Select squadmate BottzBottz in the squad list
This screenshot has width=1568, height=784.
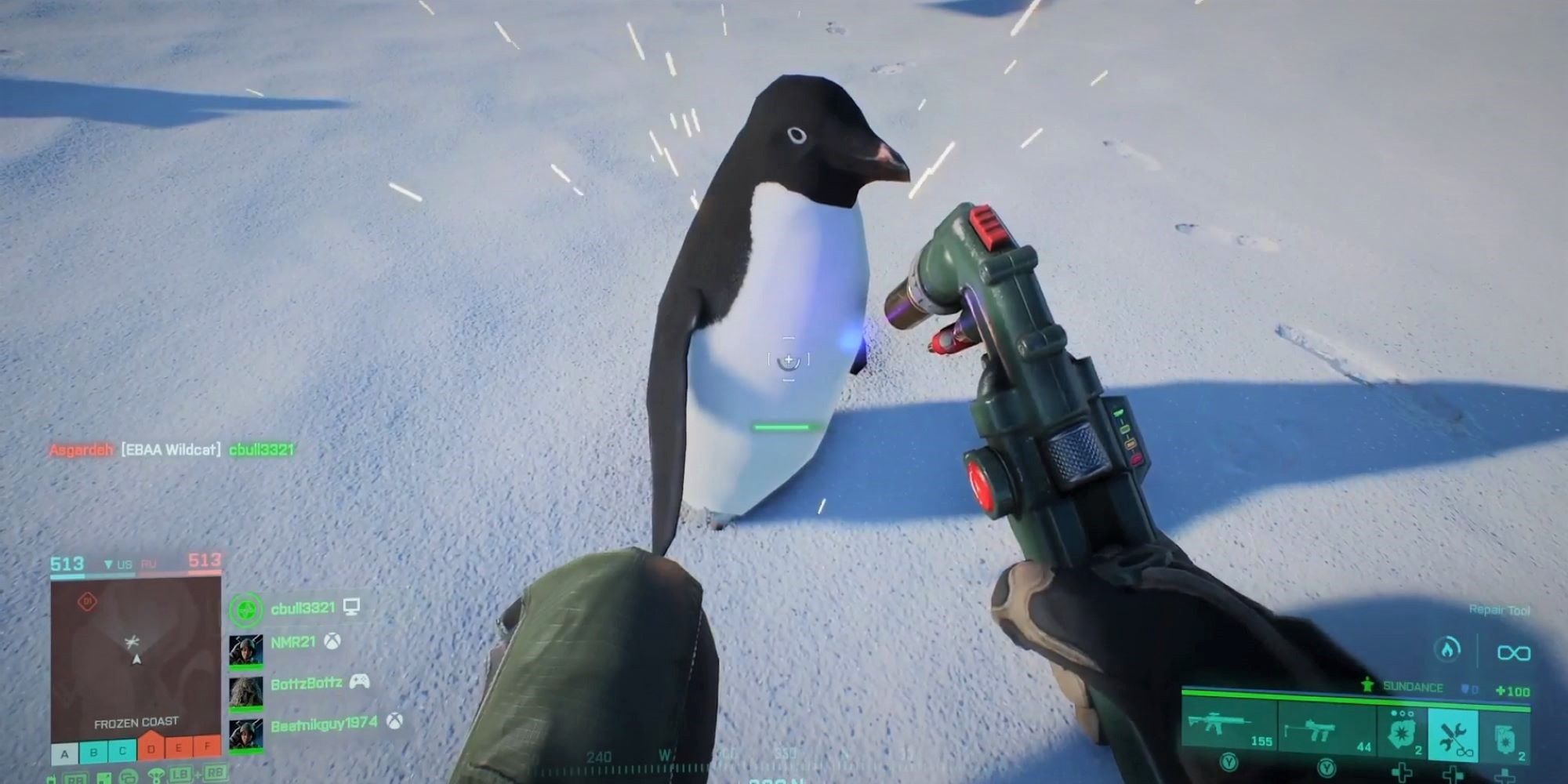[306, 682]
